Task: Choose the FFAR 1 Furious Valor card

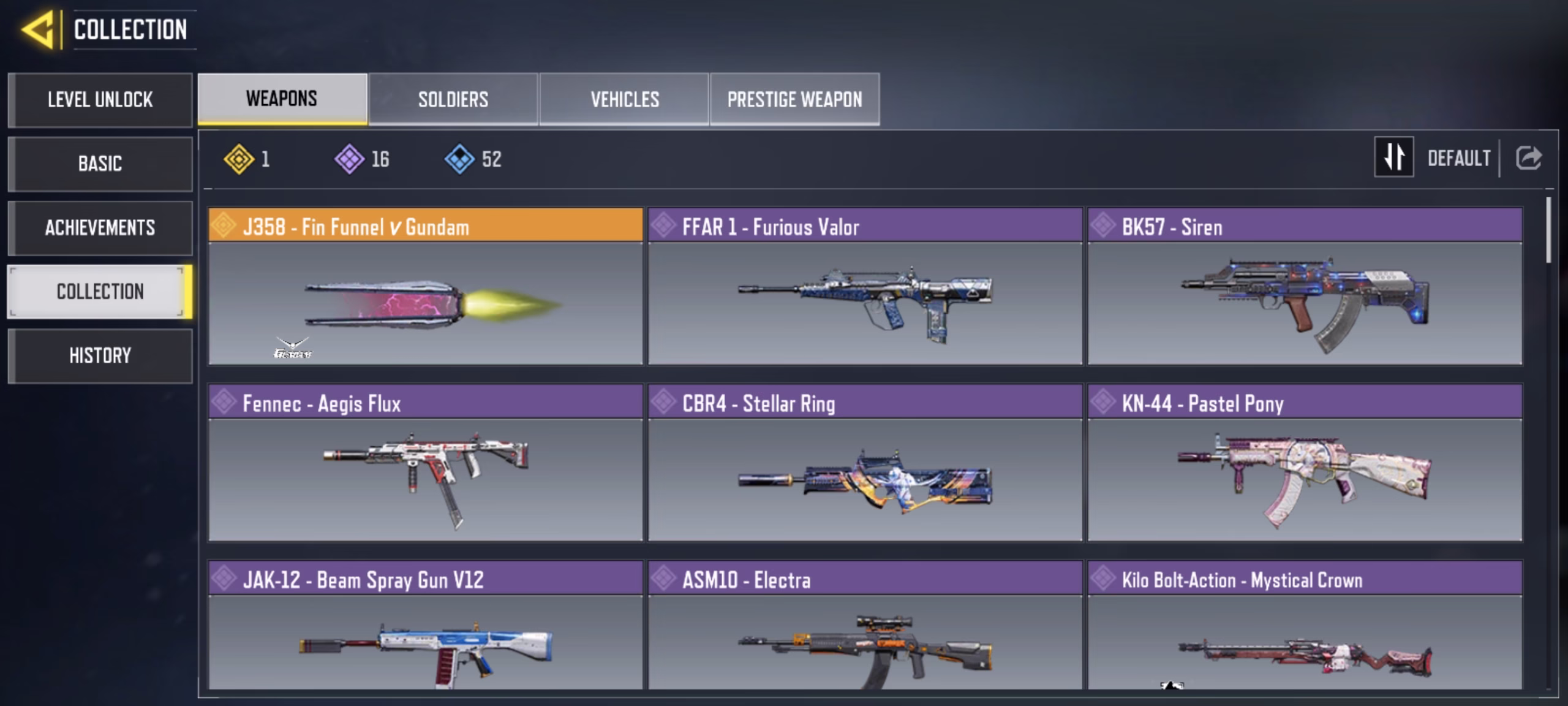Action: 865,286
